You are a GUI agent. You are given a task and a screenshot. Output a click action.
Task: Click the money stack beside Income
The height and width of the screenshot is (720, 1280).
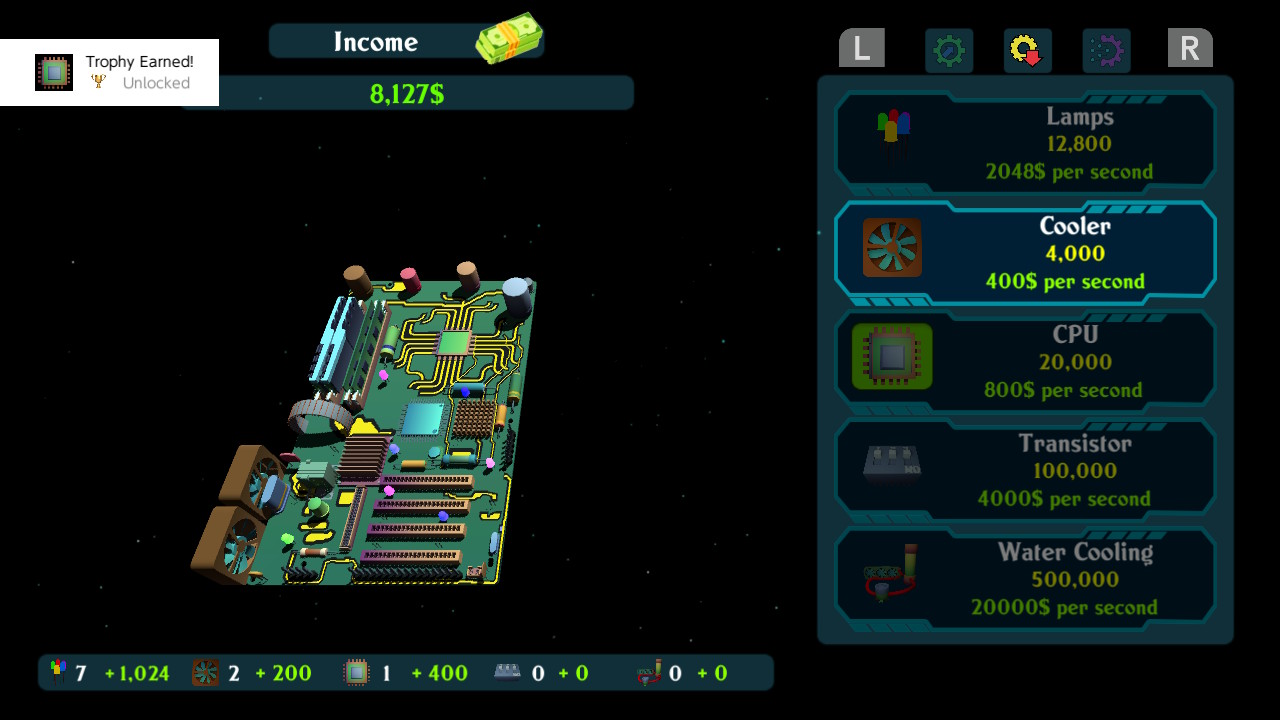[x=512, y=36]
